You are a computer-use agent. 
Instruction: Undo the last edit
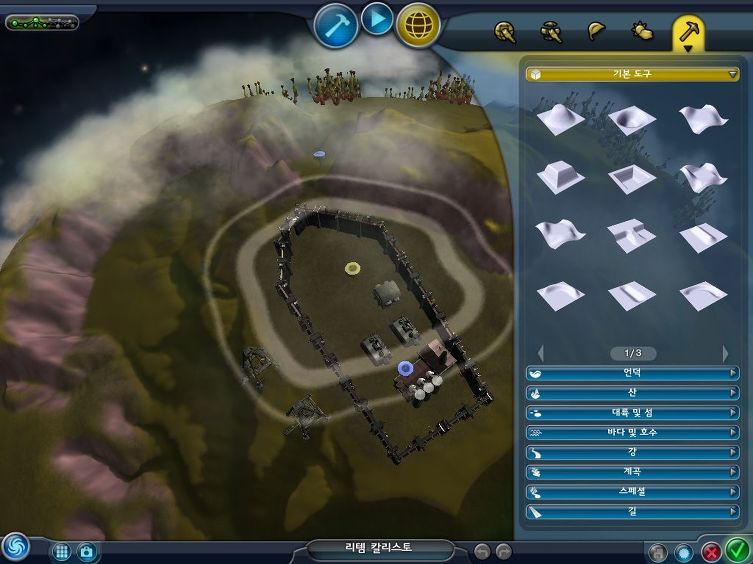coord(482,551)
